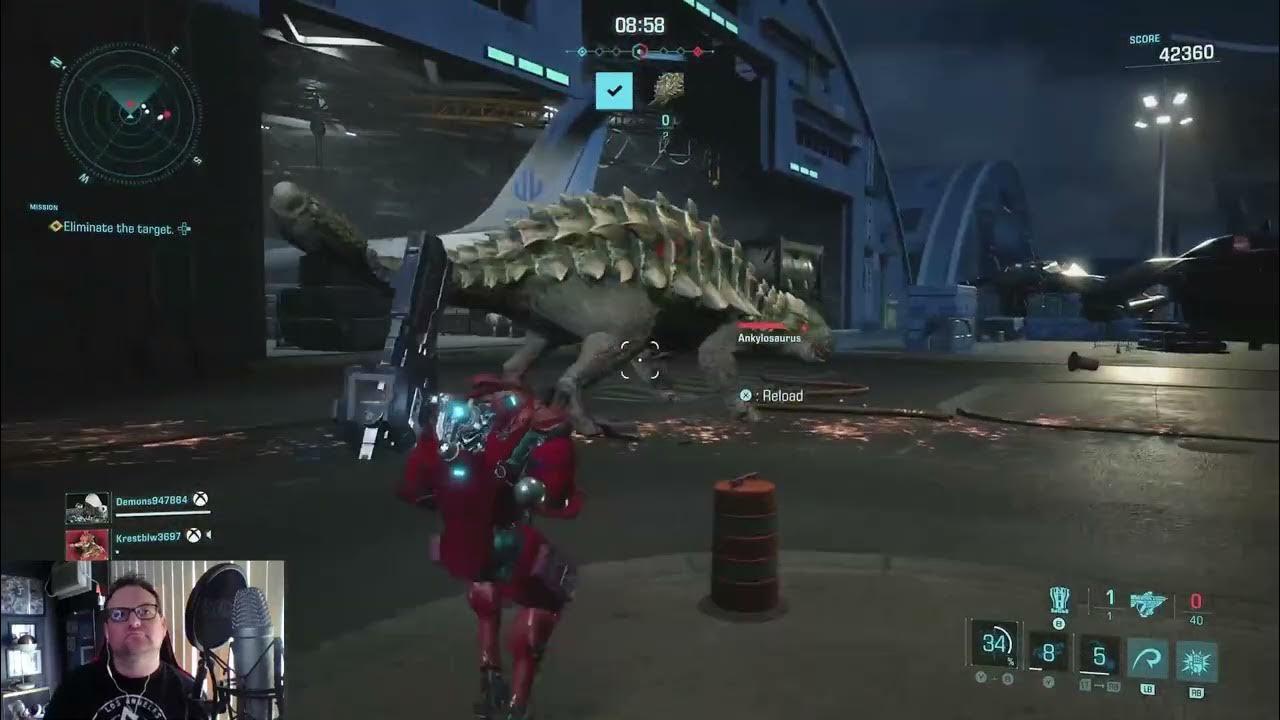Screen dimensions: 1280x720
Task: Choose the equipped gun weapon icon
Action: [1149, 602]
